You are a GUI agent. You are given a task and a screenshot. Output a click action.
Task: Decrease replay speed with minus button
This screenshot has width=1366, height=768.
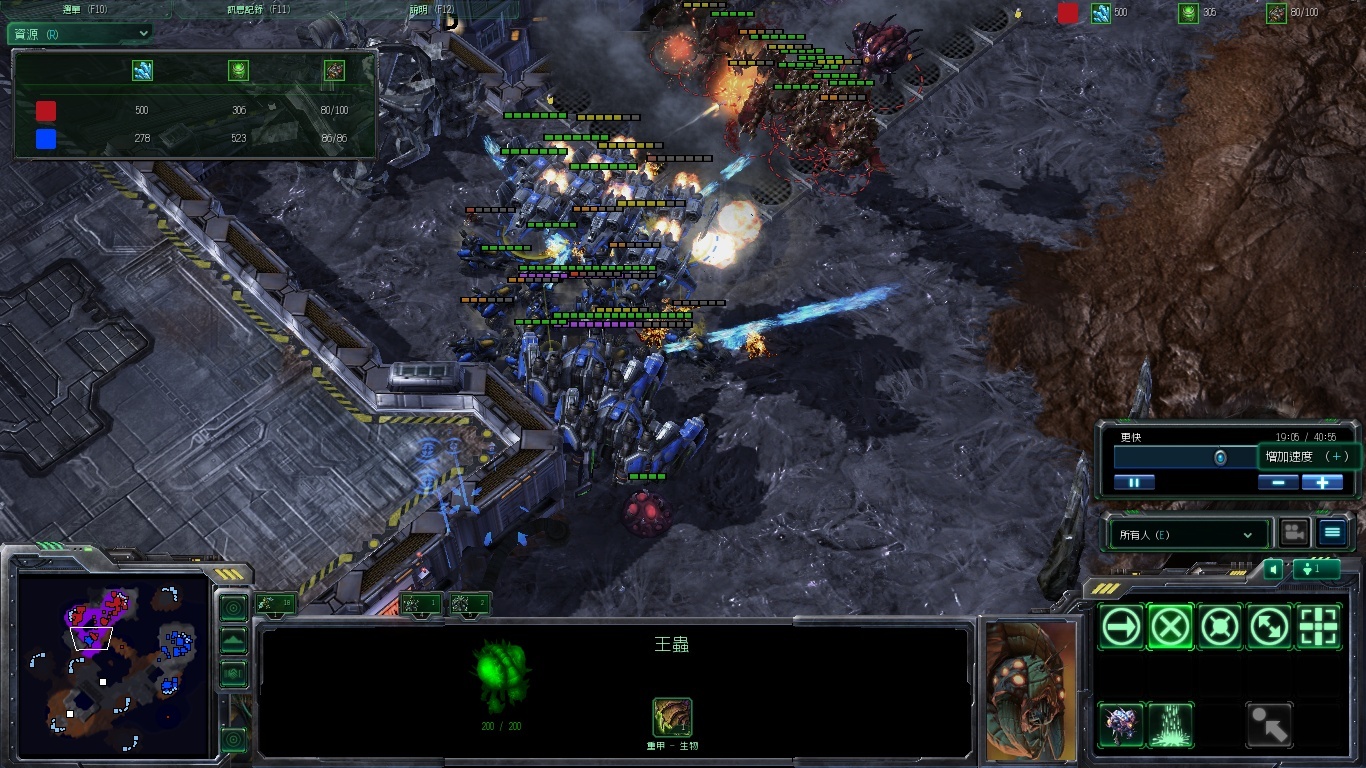pos(1278,482)
